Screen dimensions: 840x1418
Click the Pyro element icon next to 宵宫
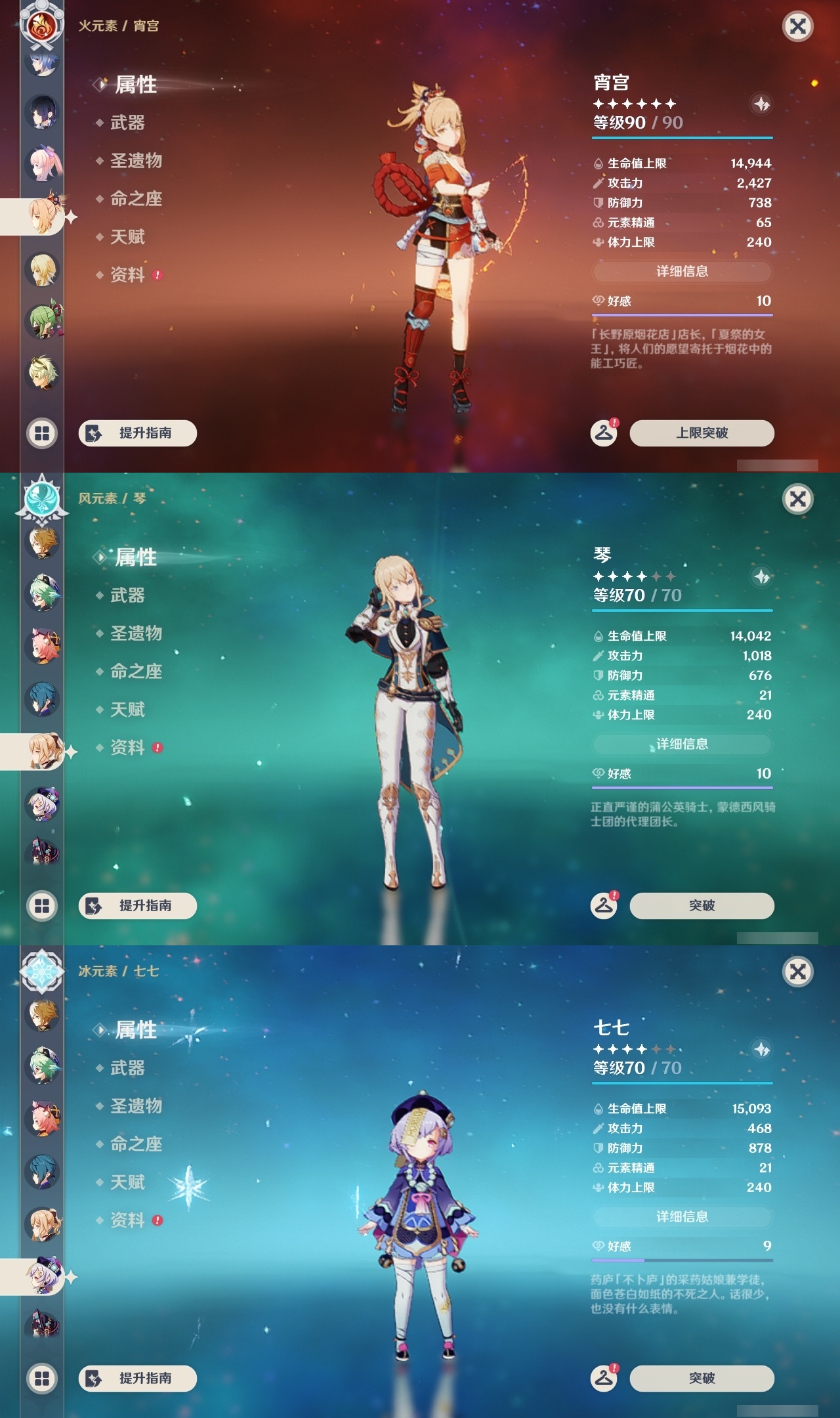click(42, 26)
